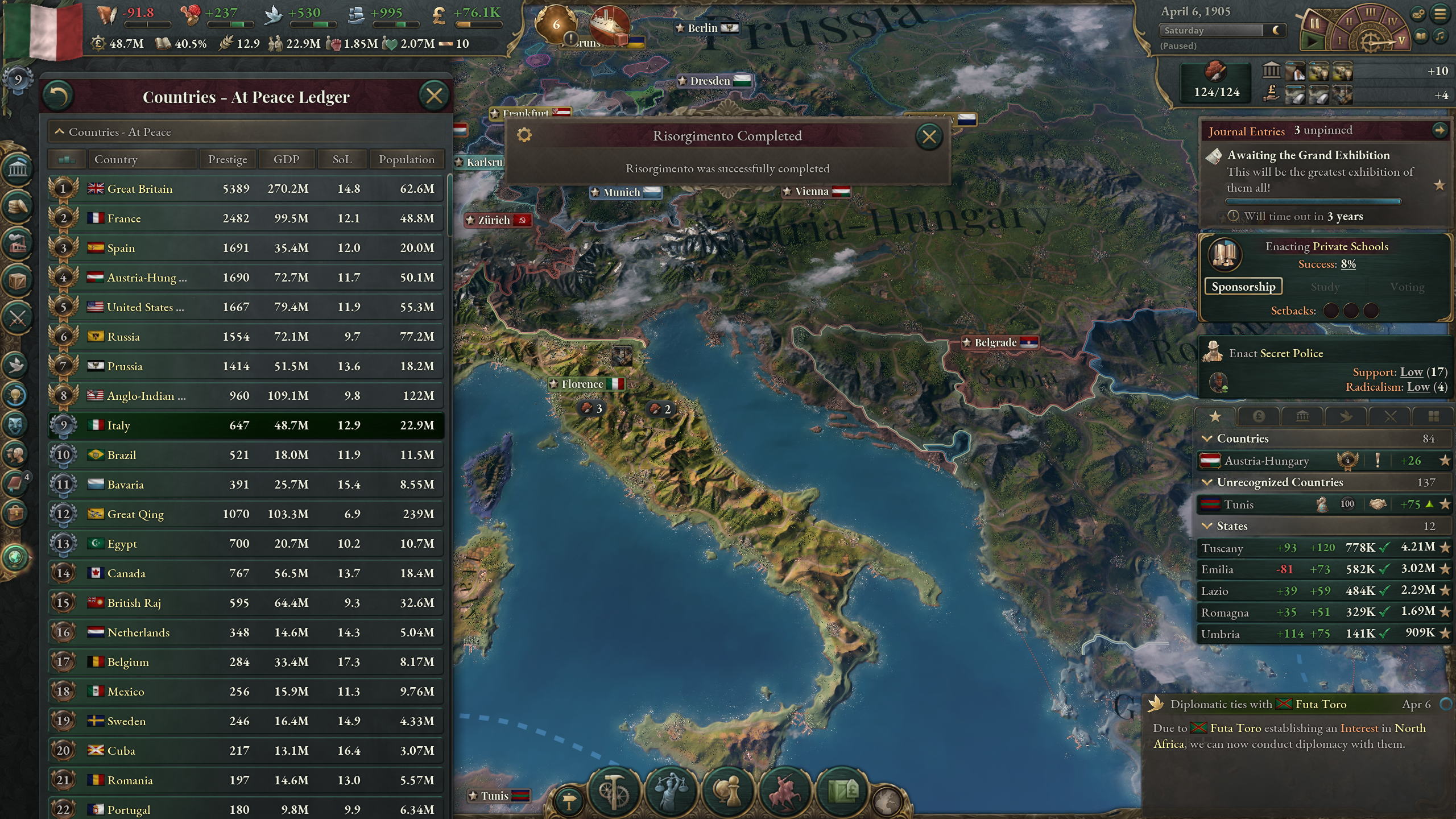
Task: Open Austria-Hungary from the pinned countries
Action: [1267, 461]
